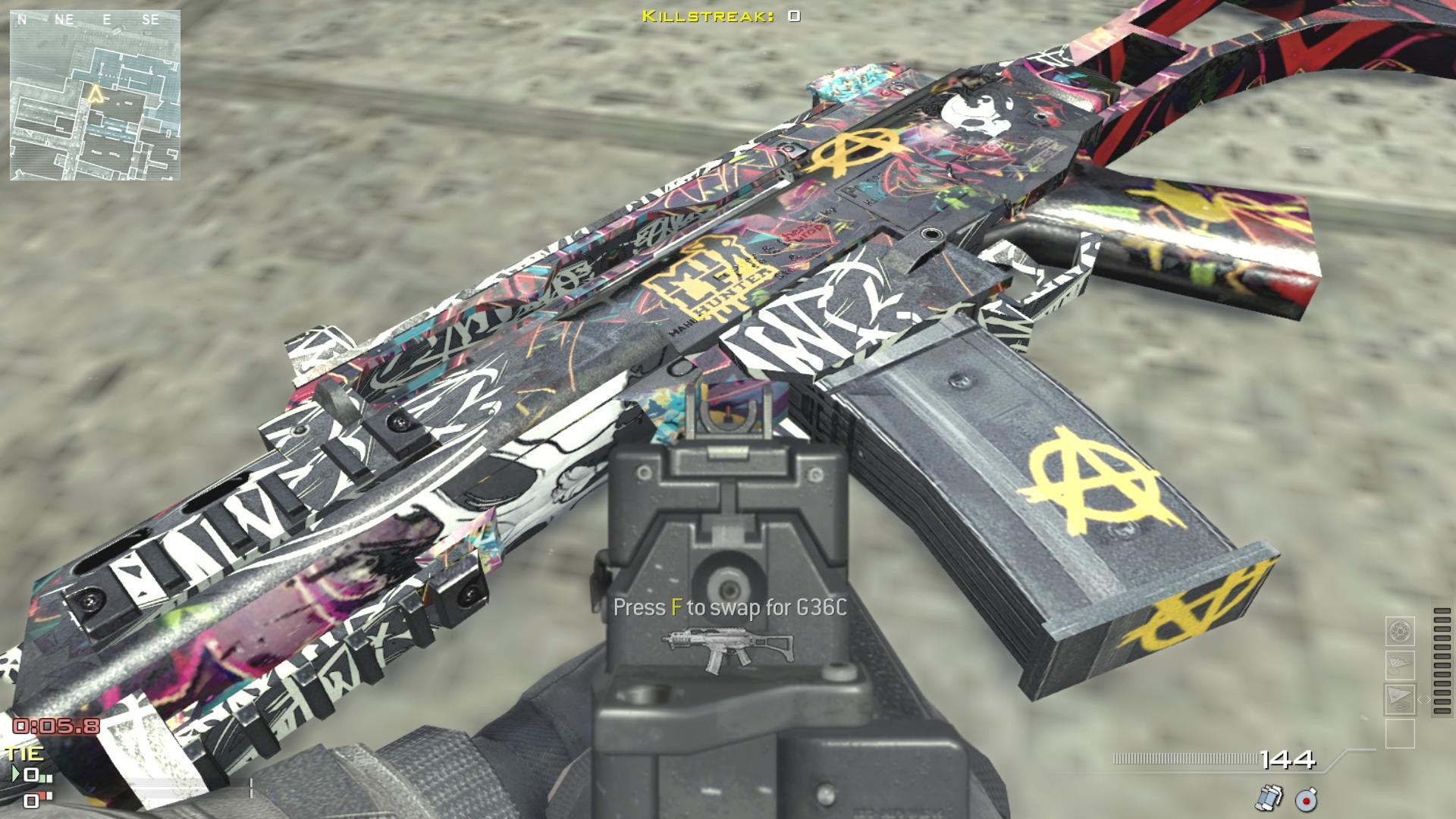
Task: Click the empty fourth killstreak slot
Action: click(1400, 733)
